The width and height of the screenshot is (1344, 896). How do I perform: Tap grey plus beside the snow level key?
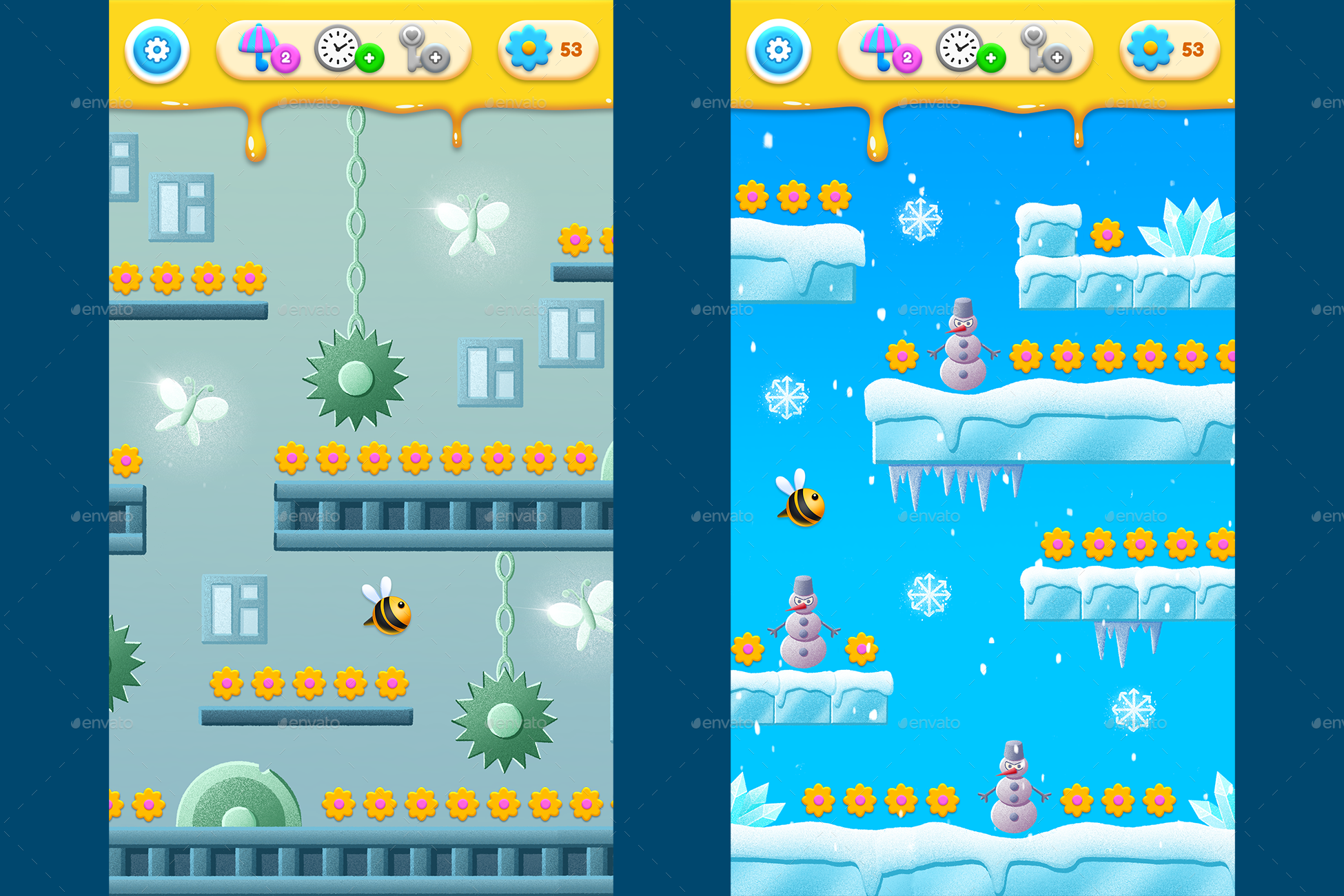click(x=1057, y=59)
